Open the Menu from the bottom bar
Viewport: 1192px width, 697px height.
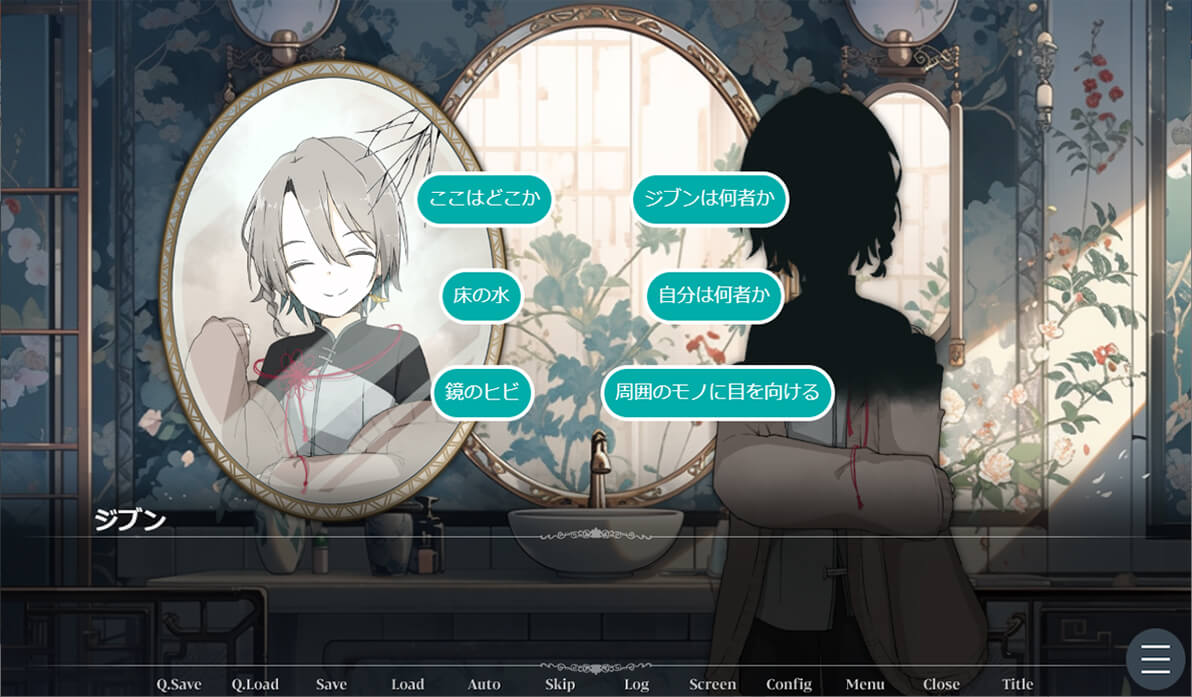tap(865, 684)
